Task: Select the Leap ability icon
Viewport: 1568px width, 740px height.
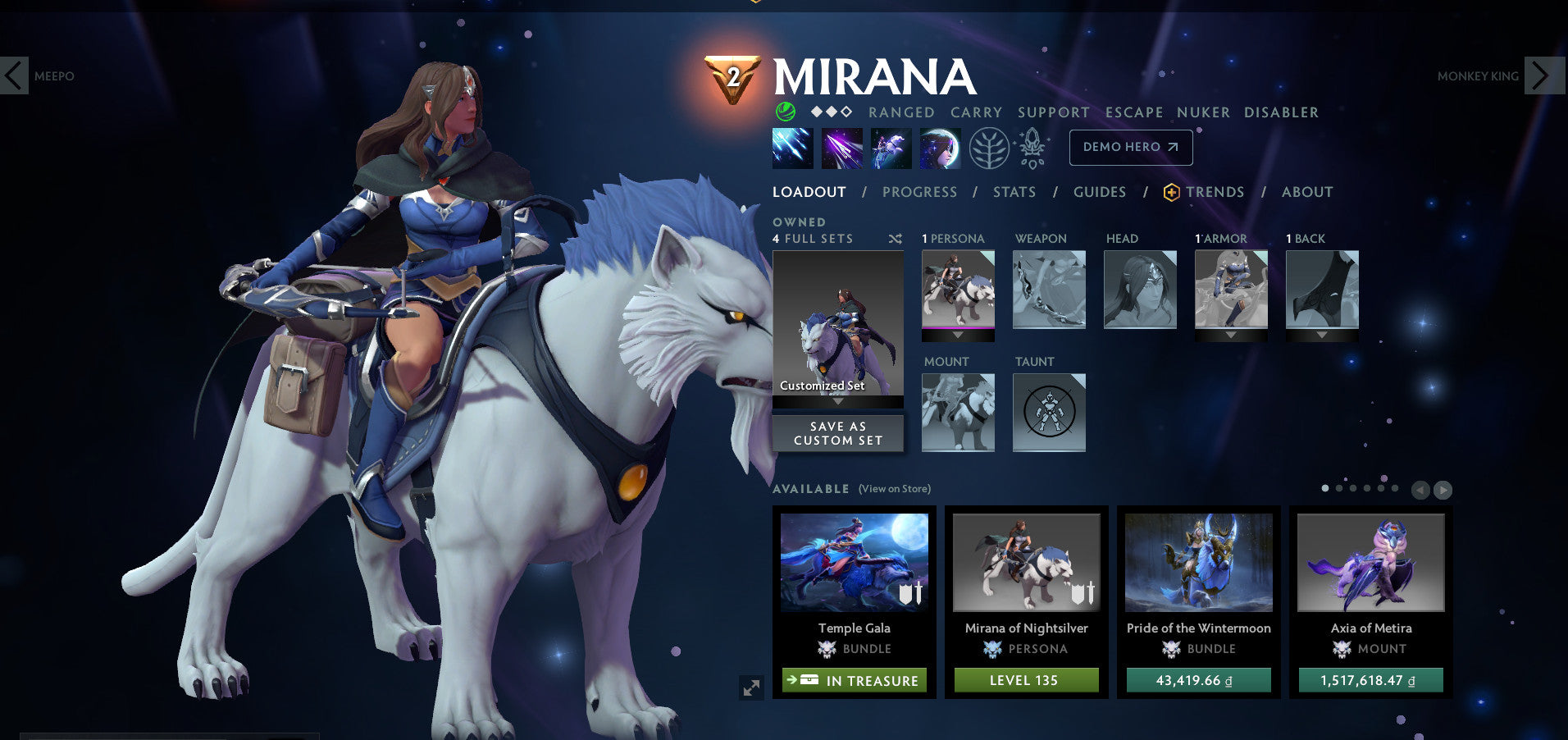Action: 891,148
